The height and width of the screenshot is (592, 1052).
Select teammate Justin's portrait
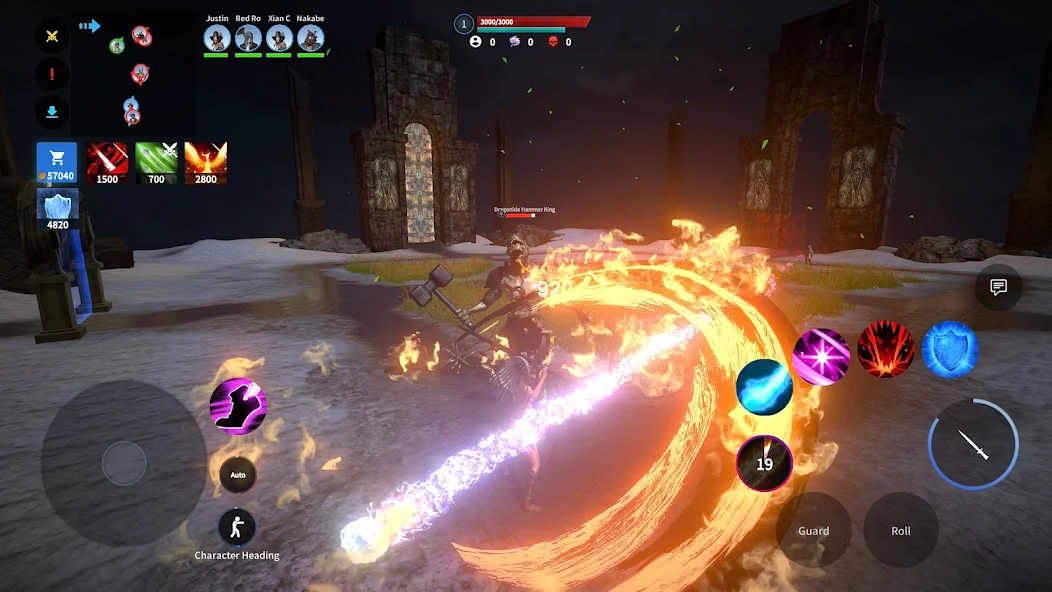click(x=217, y=38)
